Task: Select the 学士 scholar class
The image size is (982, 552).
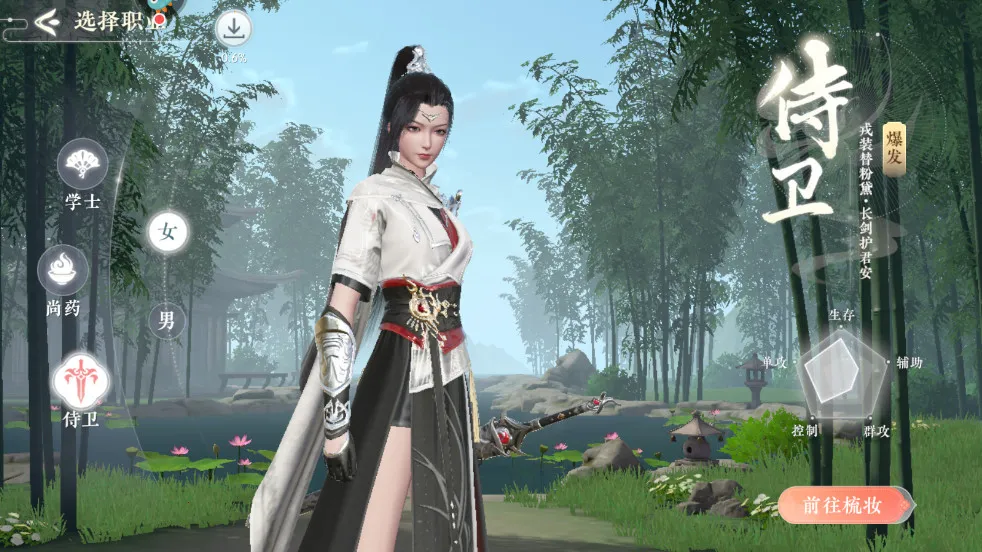Action: click(82, 165)
